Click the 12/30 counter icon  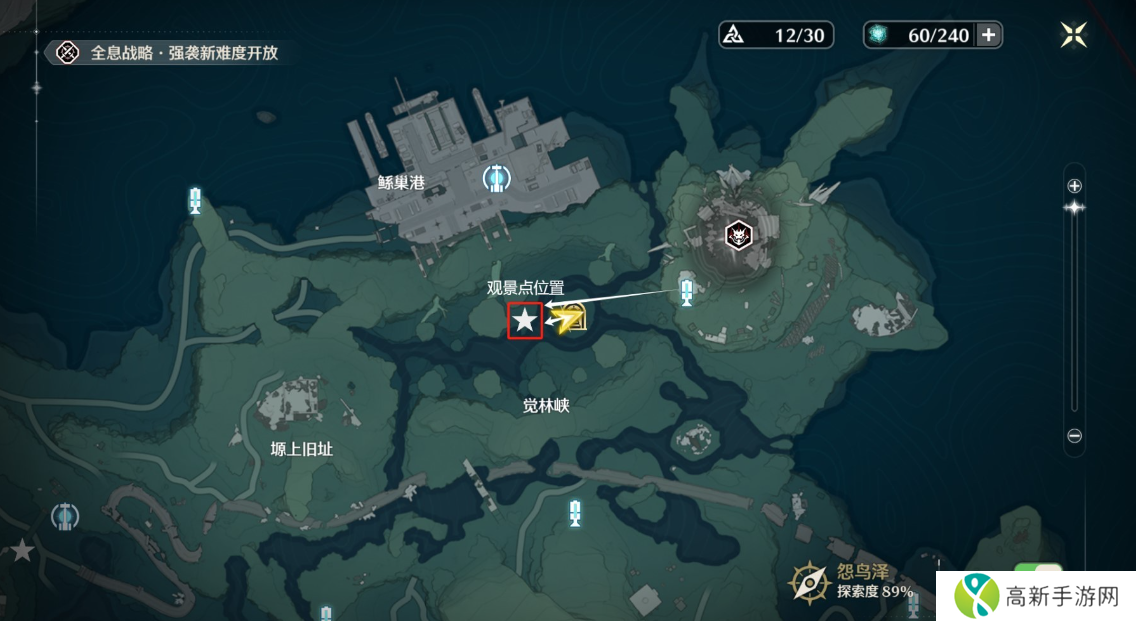coord(737,35)
